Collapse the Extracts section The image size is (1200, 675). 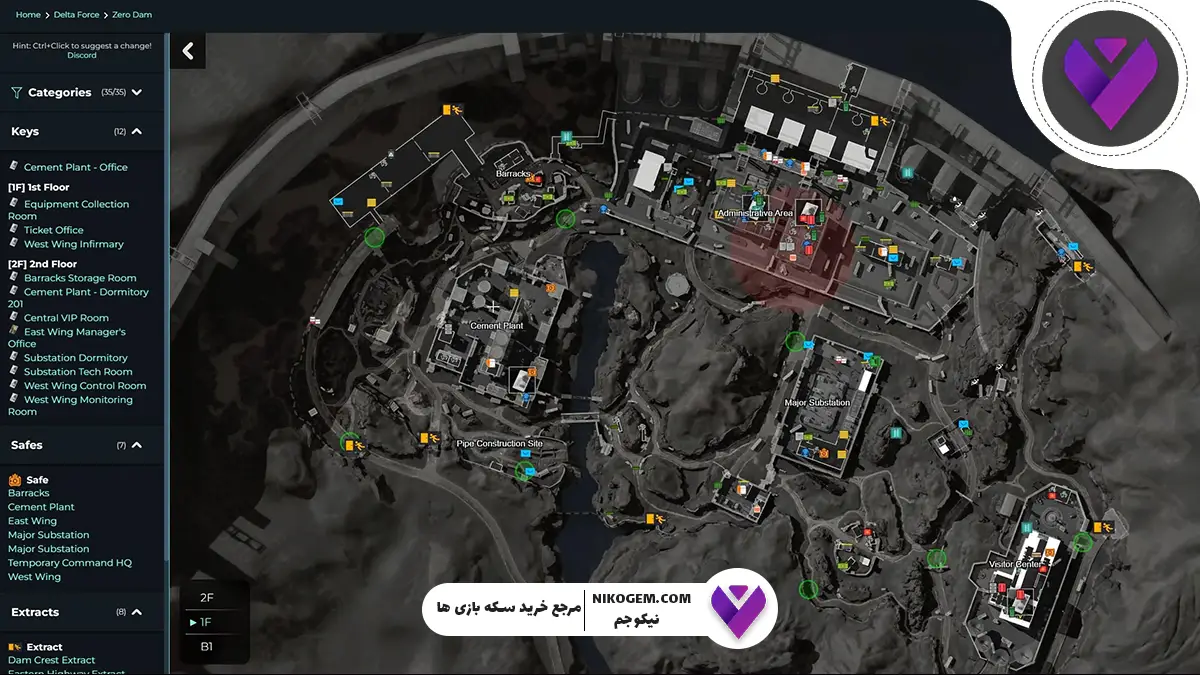[137, 612]
